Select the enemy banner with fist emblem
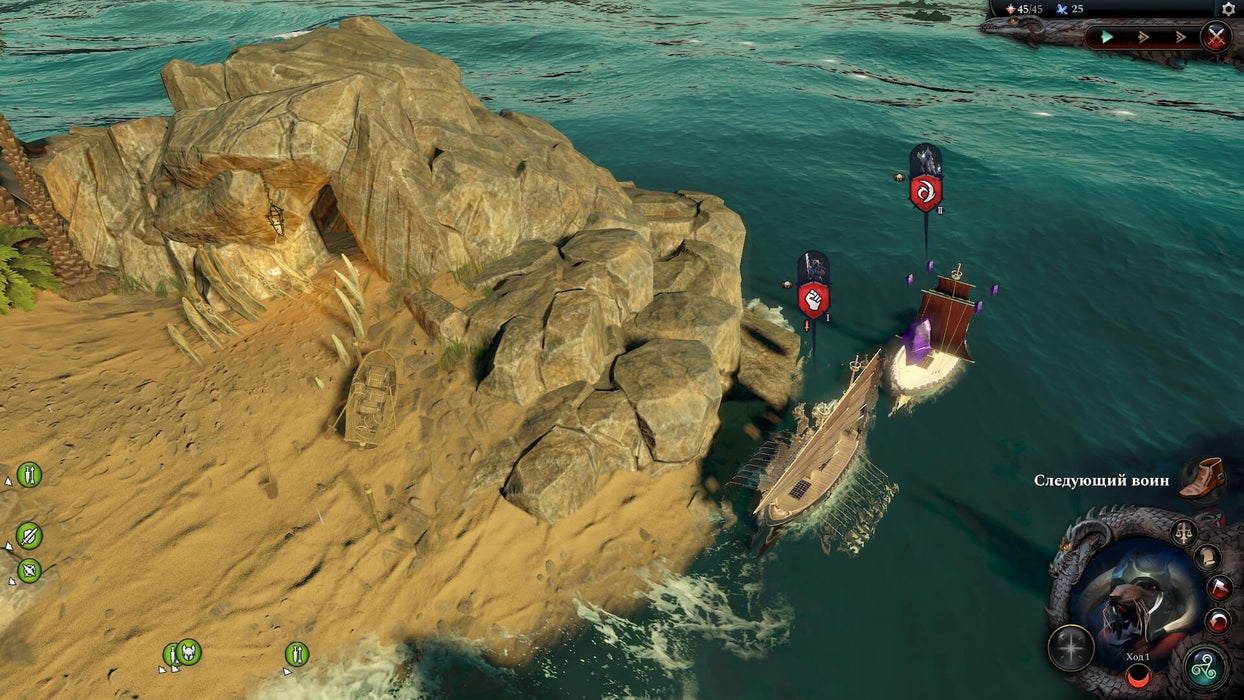 pos(813,298)
